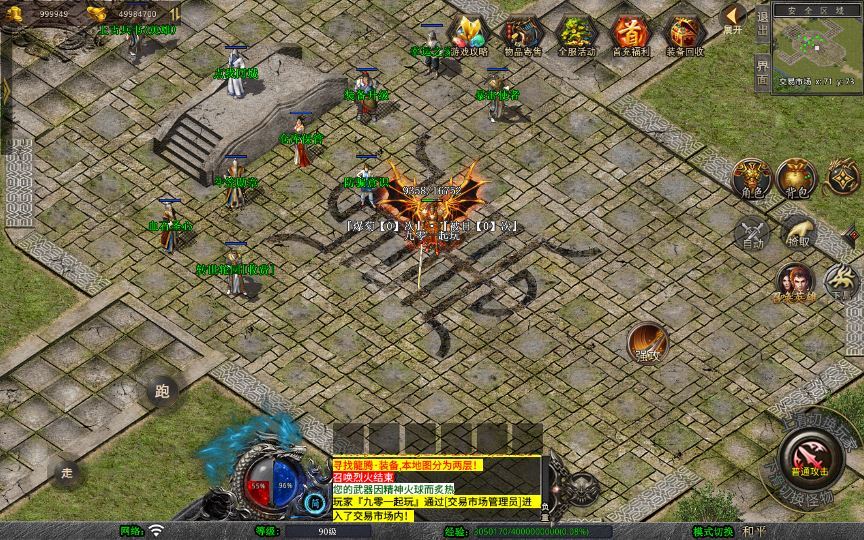Activate the 拾取 pickup hand button
This screenshot has height=540, width=864.
tap(798, 232)
